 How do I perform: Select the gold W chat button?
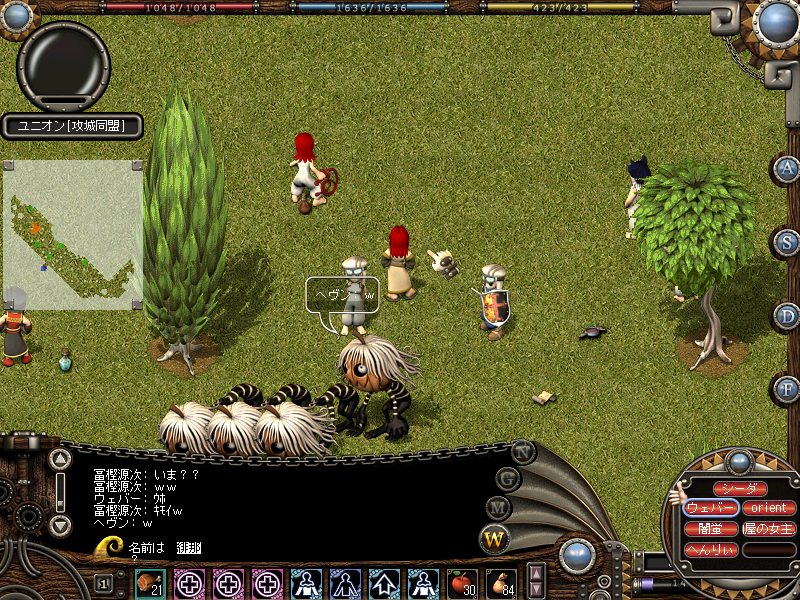[495, 539]
